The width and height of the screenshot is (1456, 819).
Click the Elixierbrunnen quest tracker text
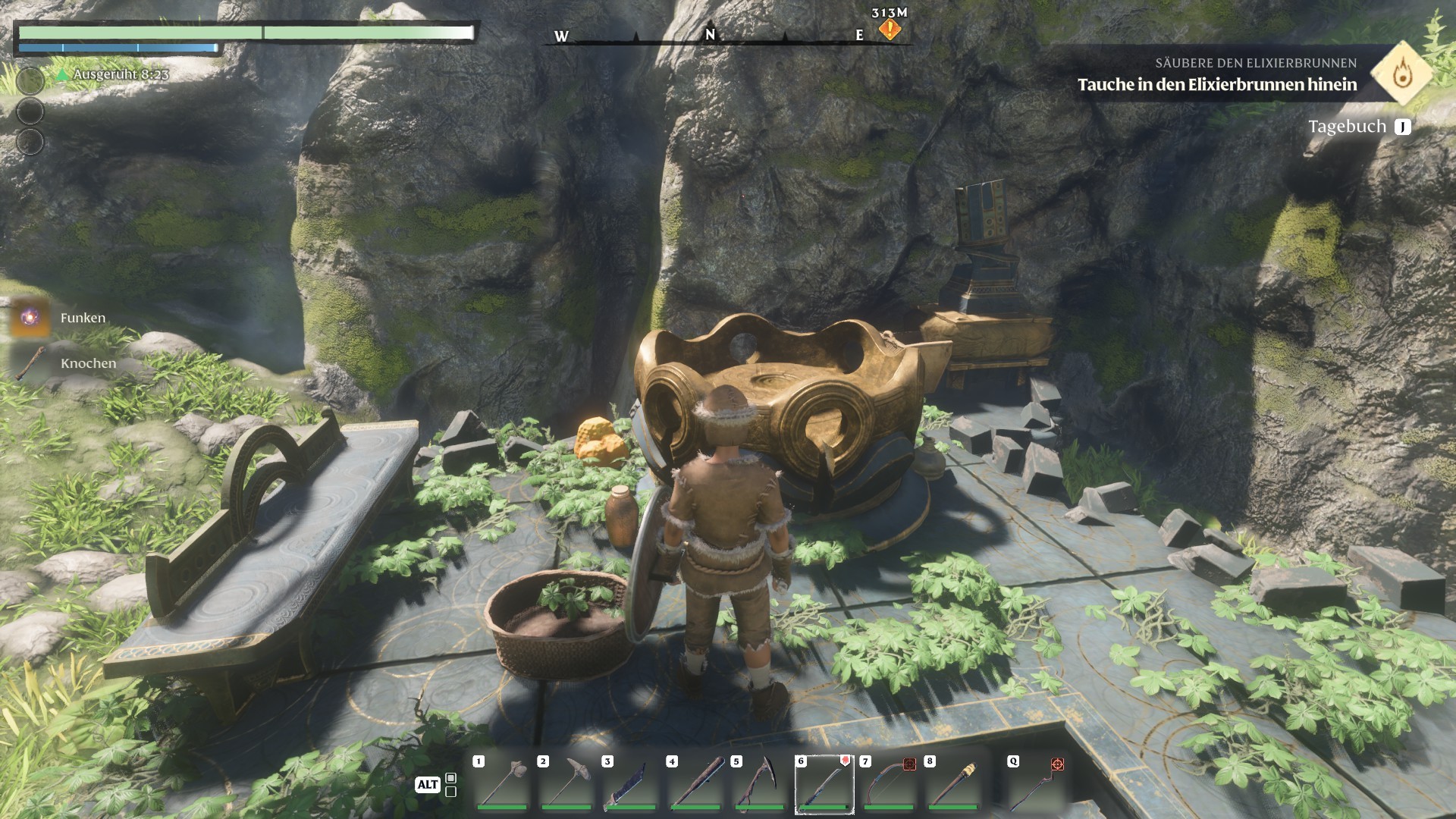[x=1216, y=84]
